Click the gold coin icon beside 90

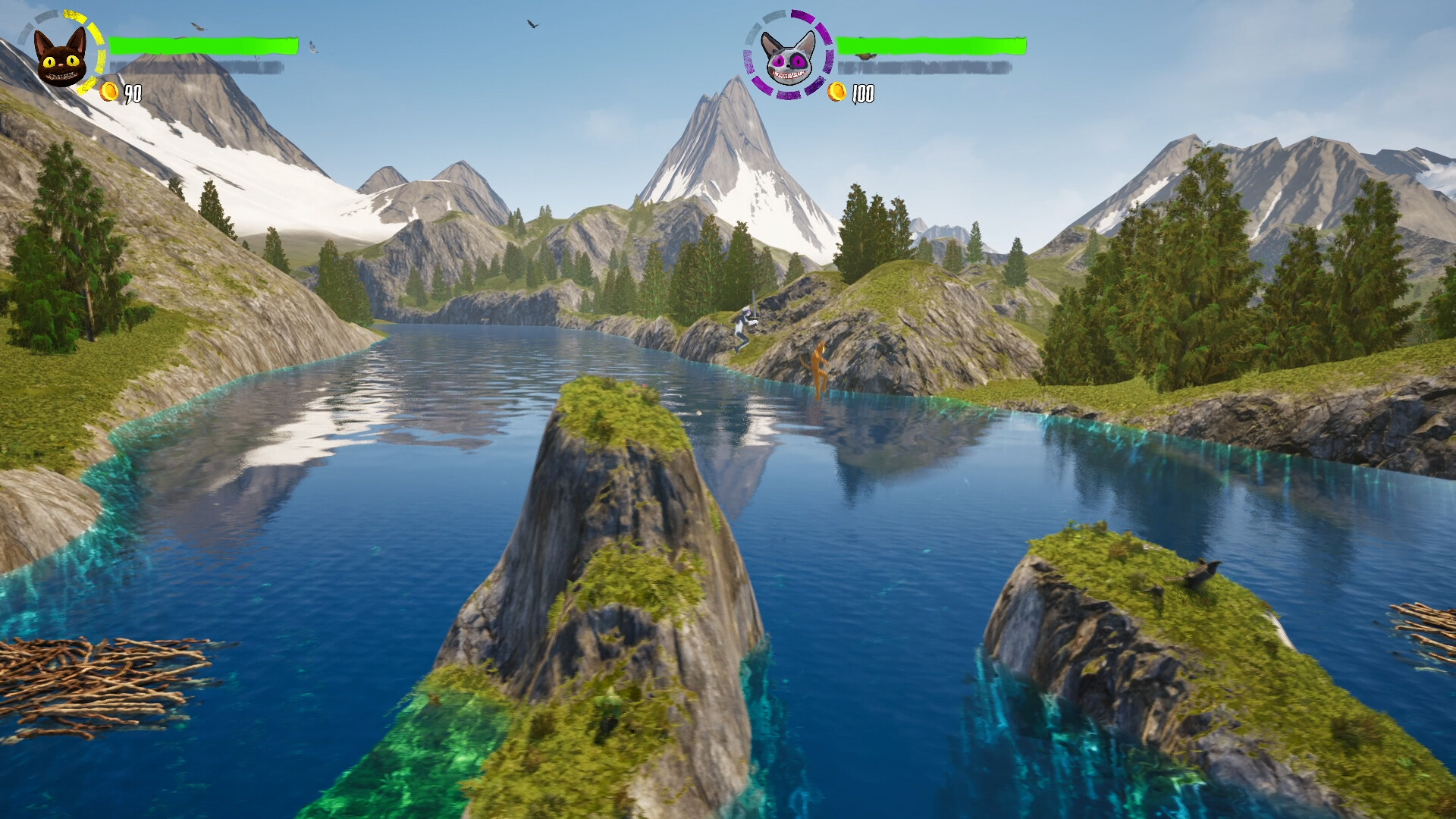coord(109,93)
